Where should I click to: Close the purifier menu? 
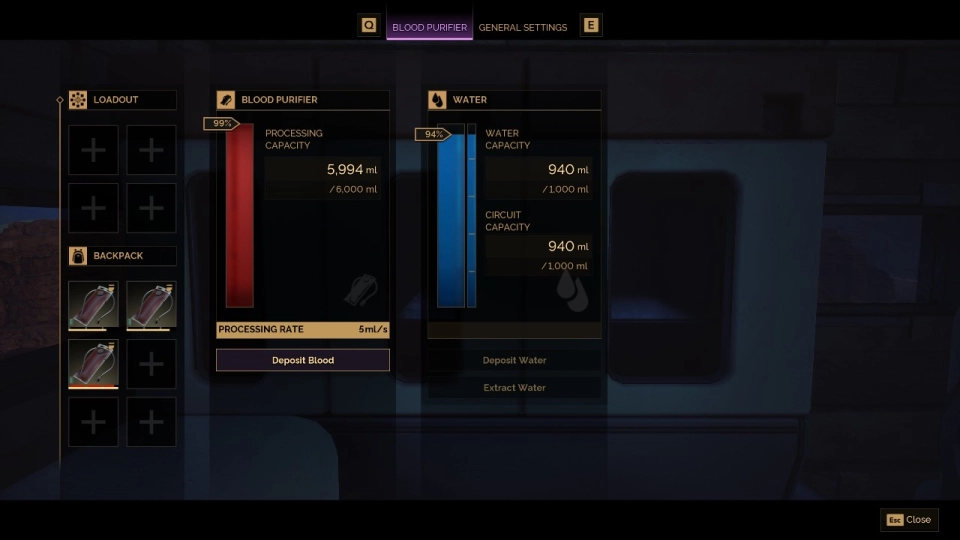909,520
